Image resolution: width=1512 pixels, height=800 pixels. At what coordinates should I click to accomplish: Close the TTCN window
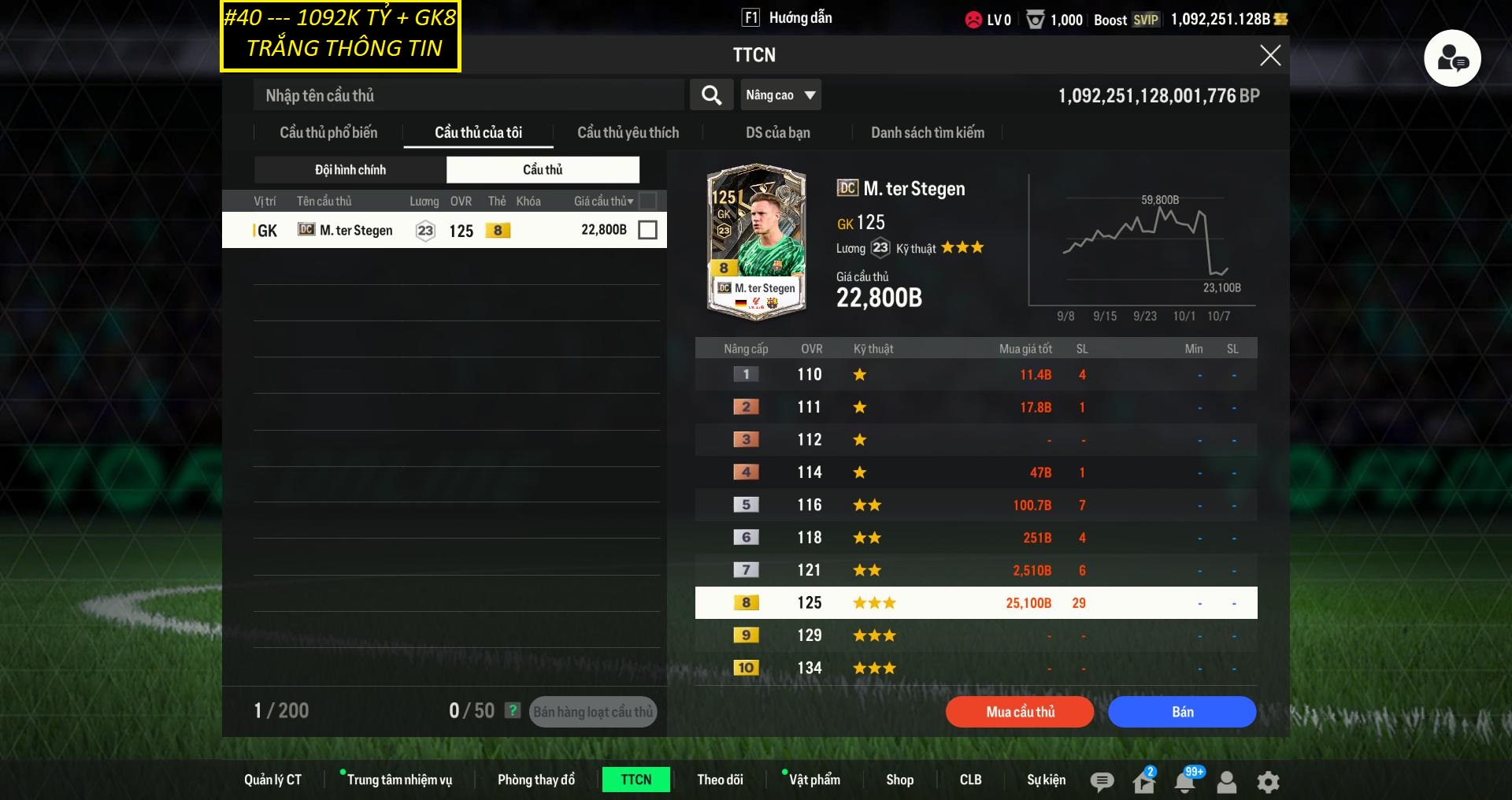pyautogui.click(x=1269, y=55)
